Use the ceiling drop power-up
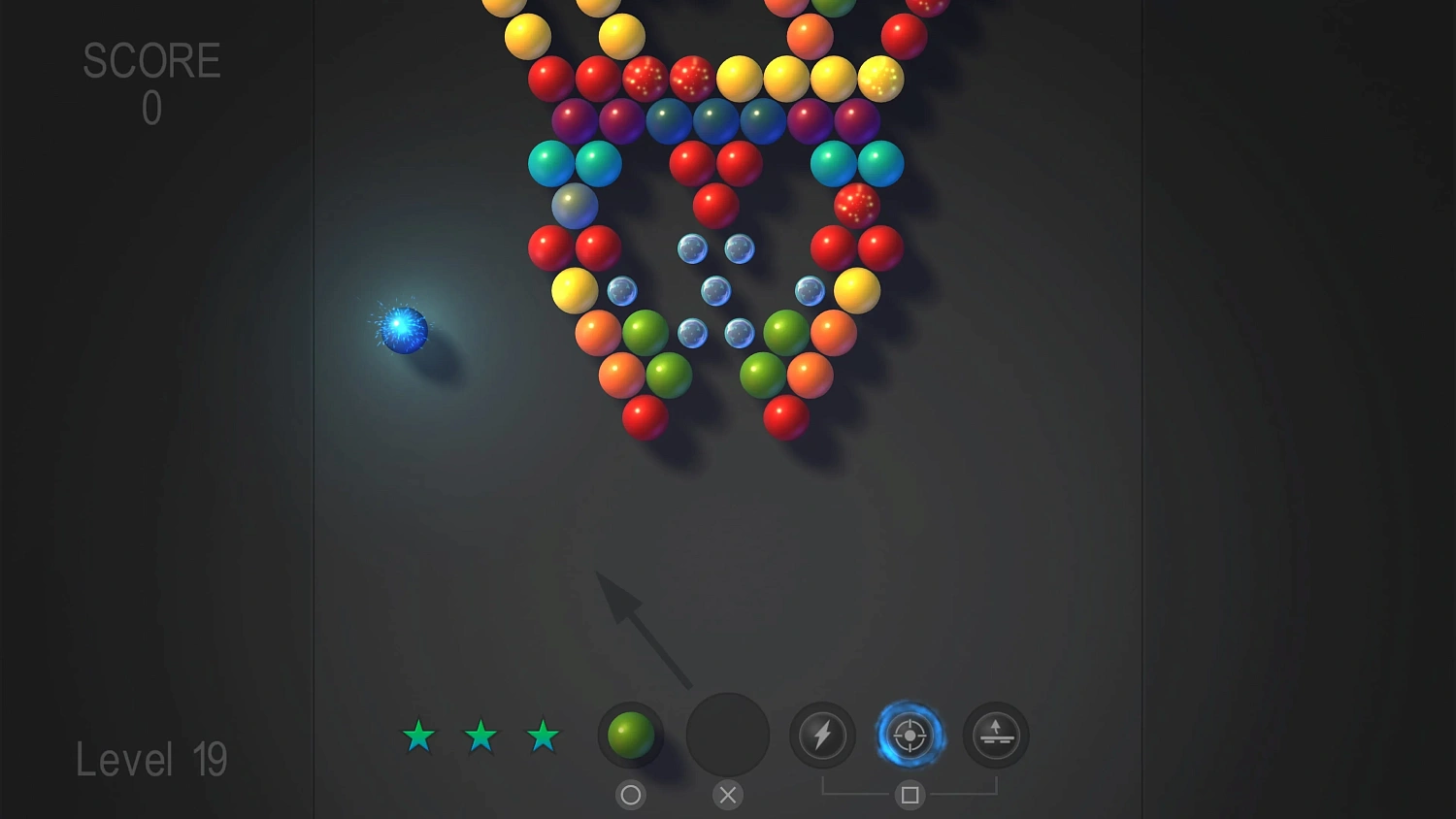The image size is (1456, 819). pos(994,735)
